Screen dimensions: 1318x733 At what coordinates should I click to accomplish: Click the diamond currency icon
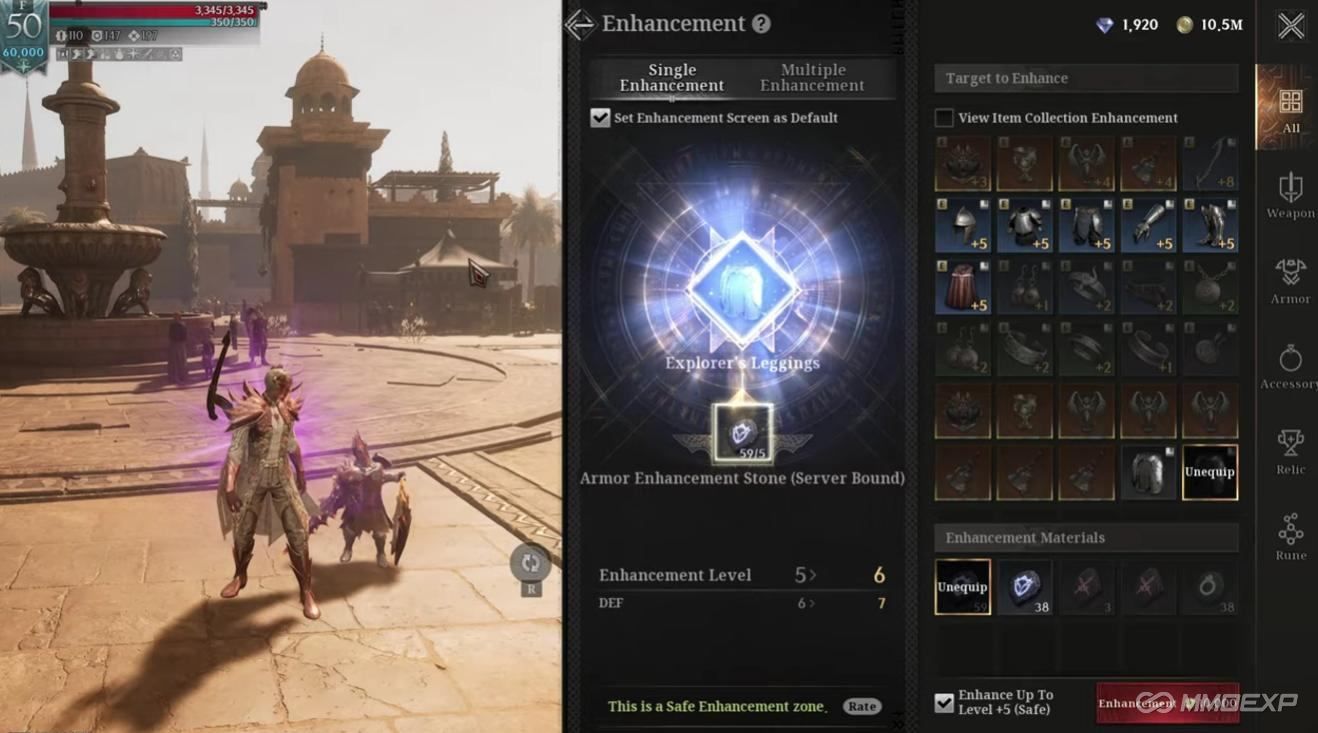click(1104, 25)
